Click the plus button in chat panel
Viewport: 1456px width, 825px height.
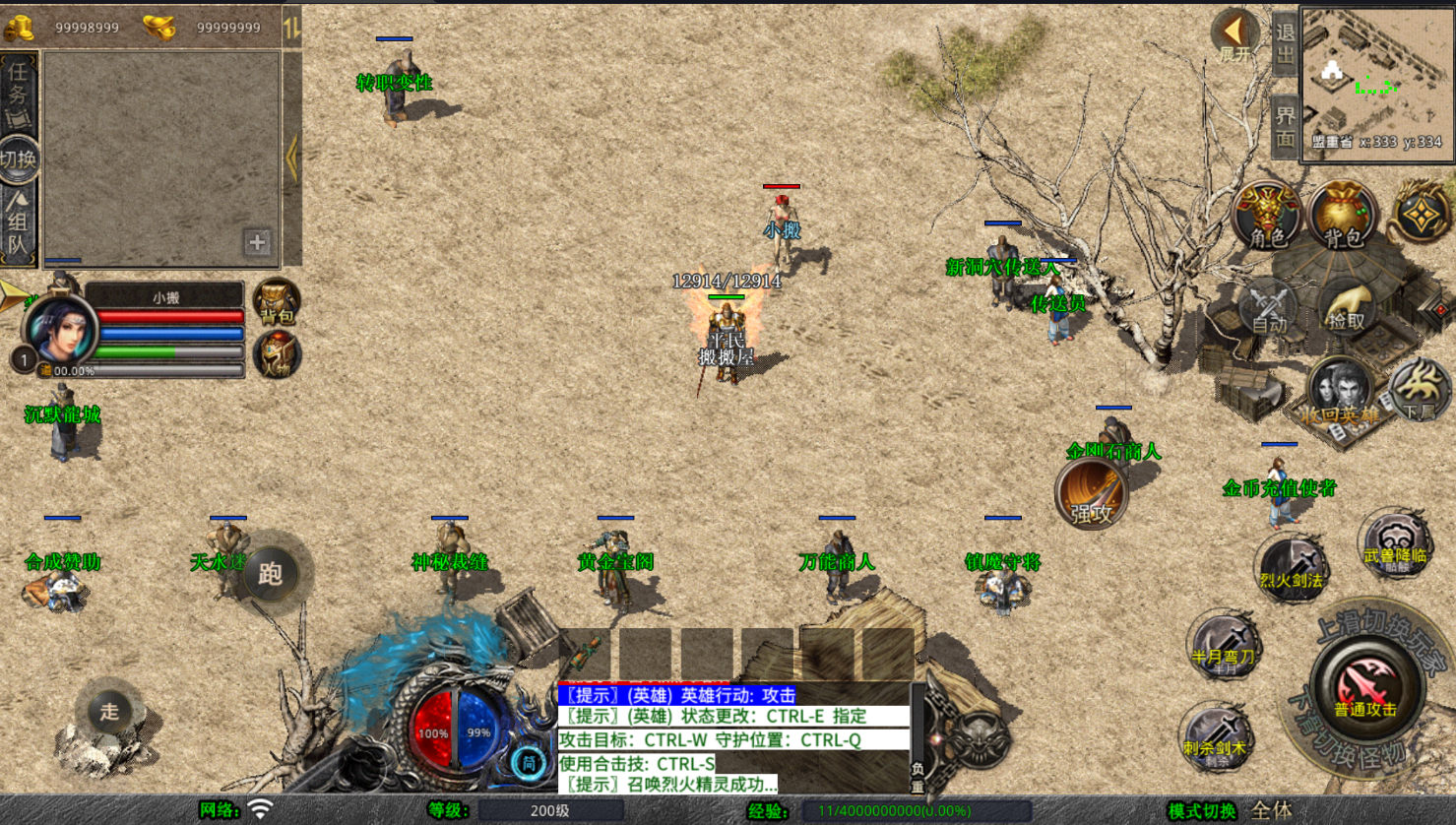[x=257, y=242]
